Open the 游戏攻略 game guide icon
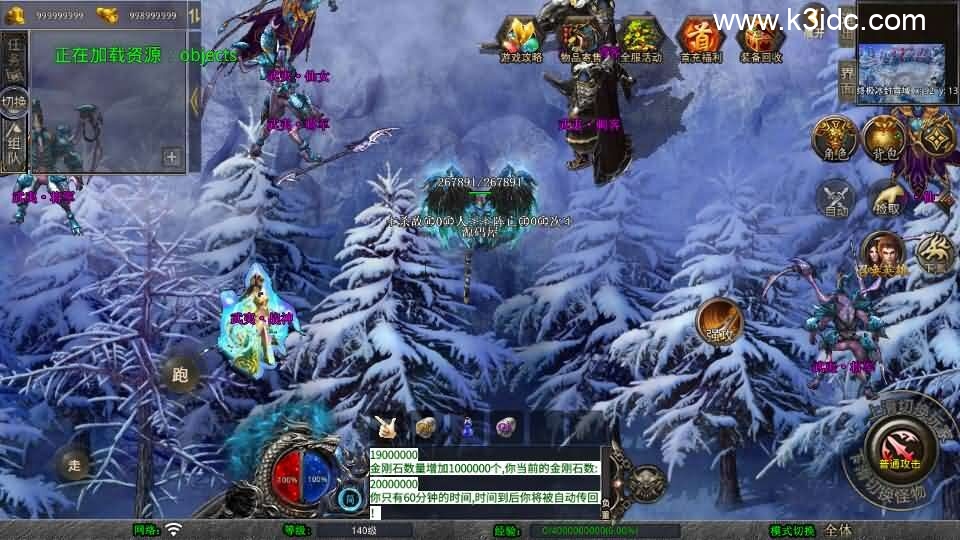This screenshot has width=960, height=540. (523, 40)
